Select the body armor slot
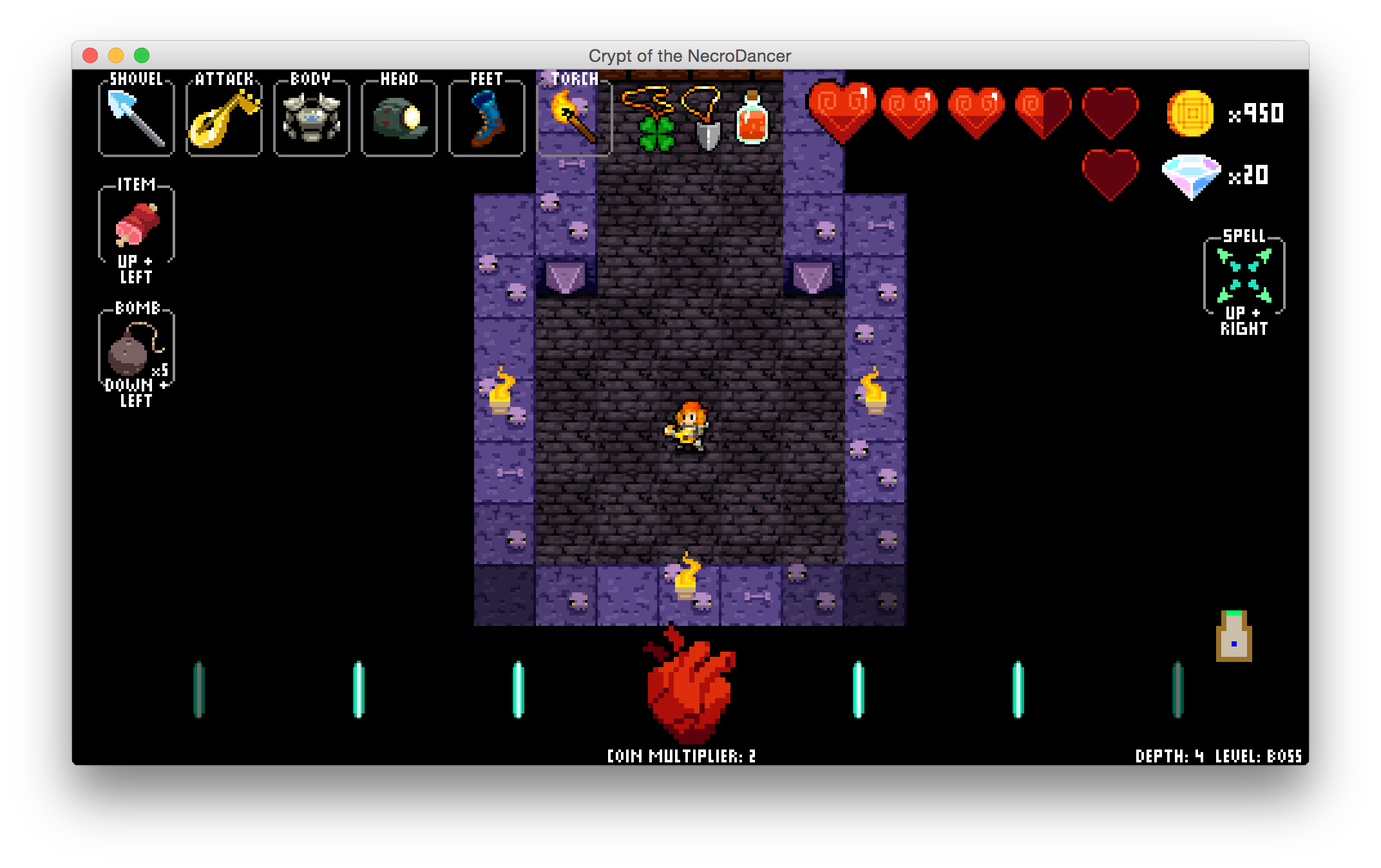Screen dimensions: 1381x868 pos(311,118)
